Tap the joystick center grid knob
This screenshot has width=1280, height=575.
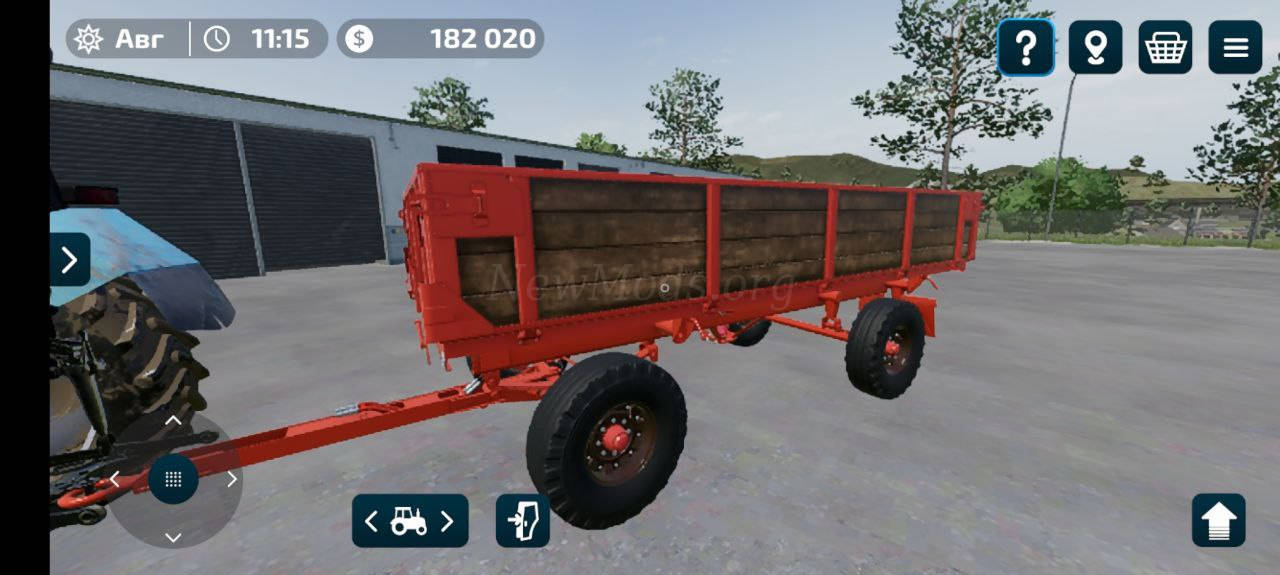coord(173,479)
